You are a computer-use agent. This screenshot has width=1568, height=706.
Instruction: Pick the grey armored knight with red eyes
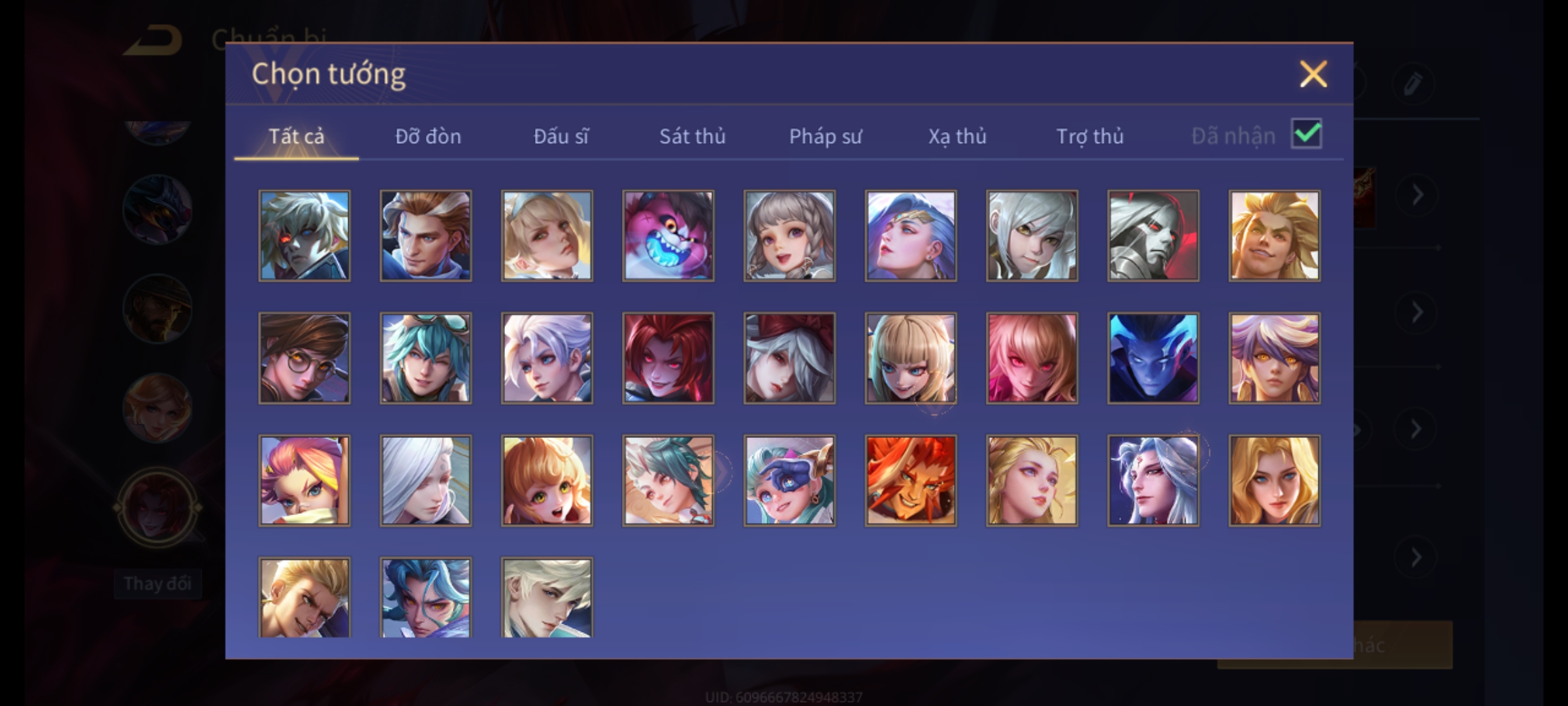(x=1153, y=236)
